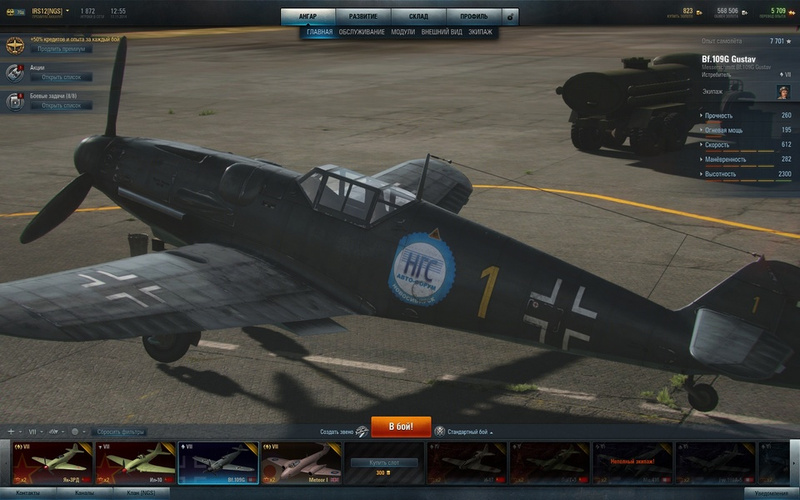The height and width of the screenshot is (500, 800).
Task: Reset the carousel filters
Action: (124, 431)
